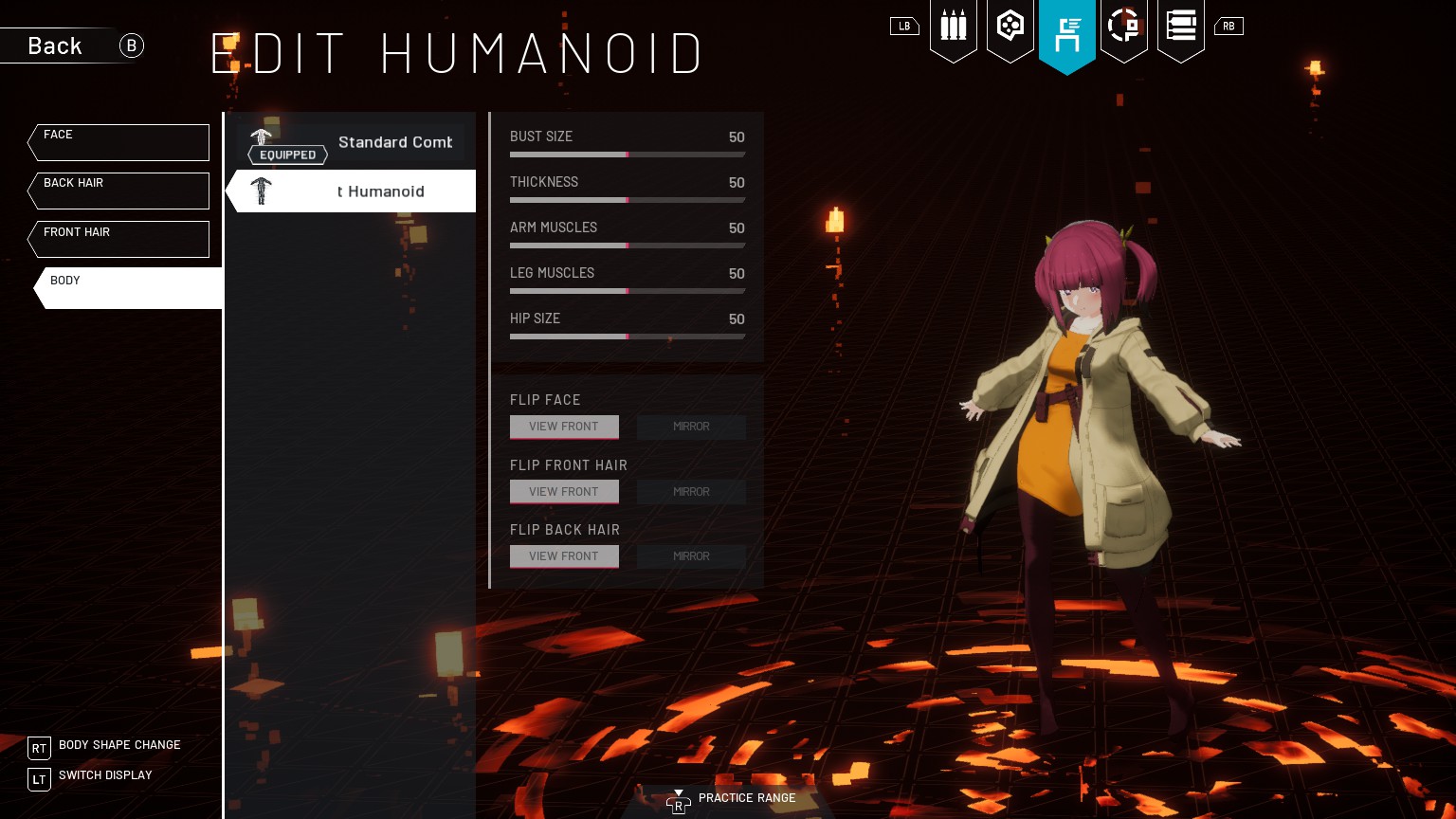The image size is (1456, 819).
Task: Select the Body category
Action: click(128, 288)
